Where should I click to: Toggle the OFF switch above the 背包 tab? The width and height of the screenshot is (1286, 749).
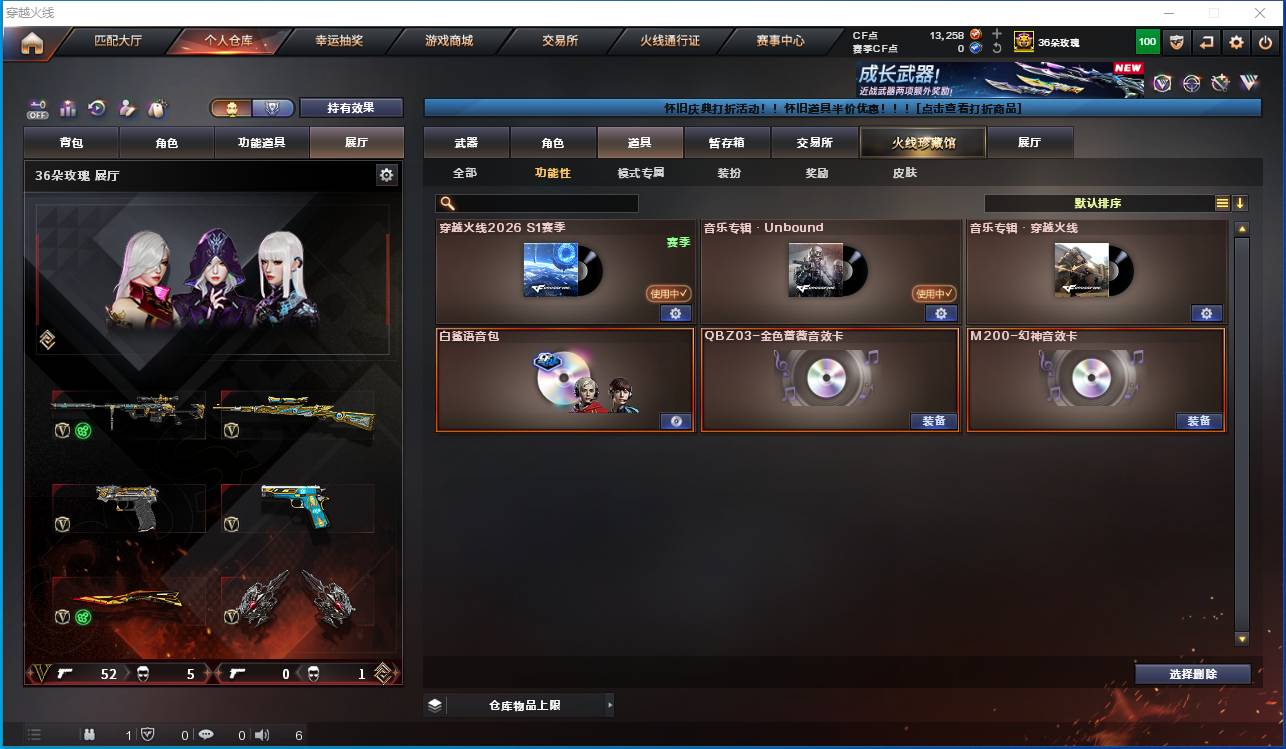(x=39, y=109)
